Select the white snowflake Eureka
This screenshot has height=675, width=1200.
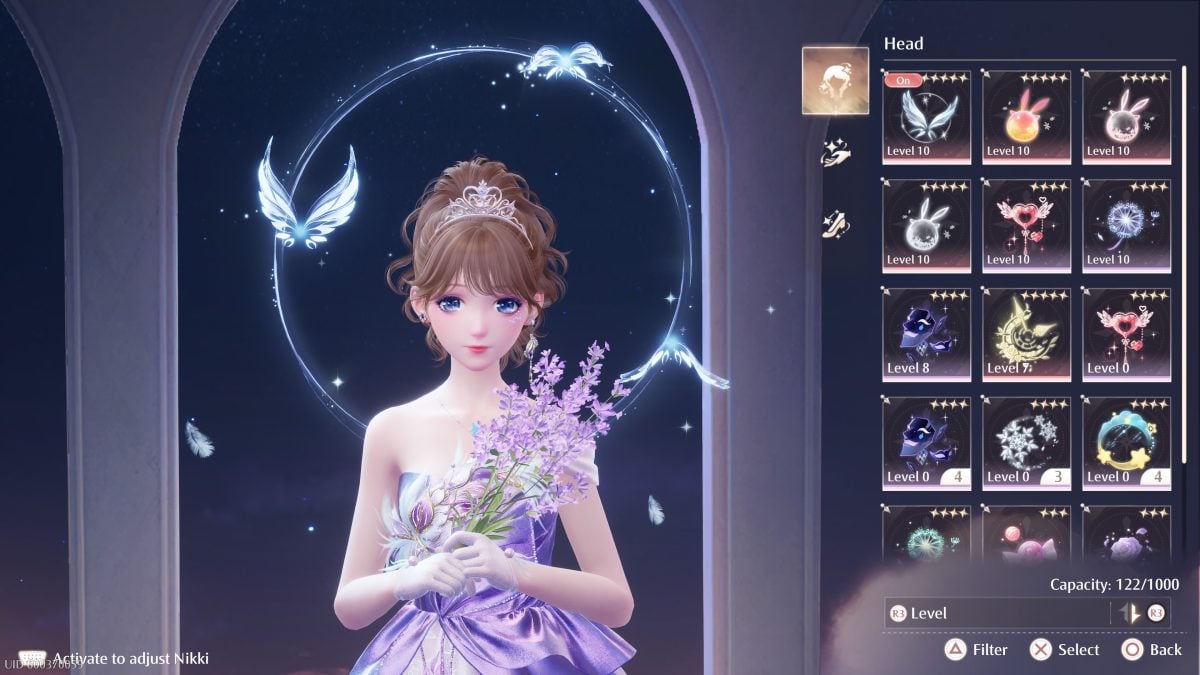(1026, 443)
